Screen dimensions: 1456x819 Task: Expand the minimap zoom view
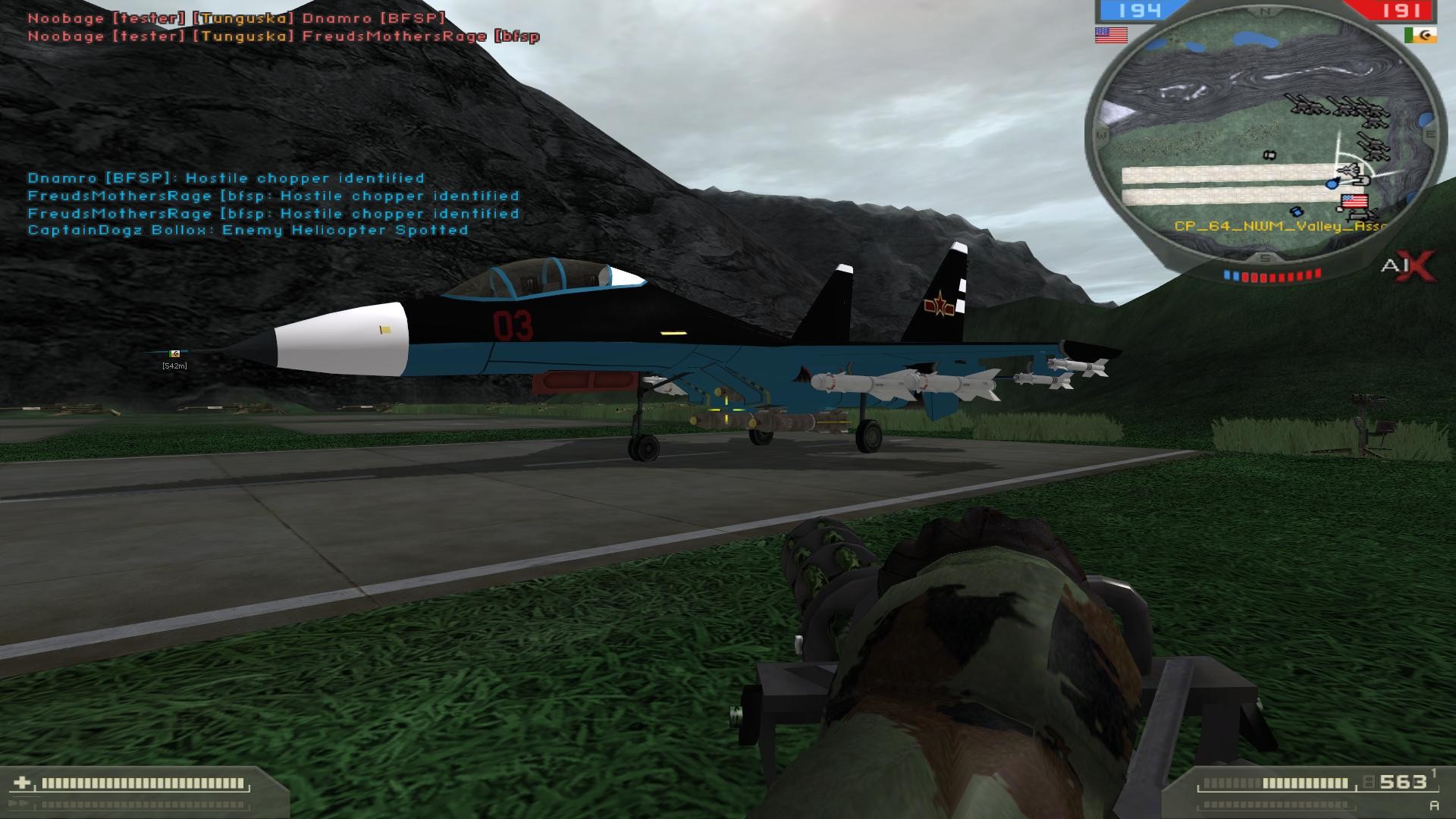tap(1266, 136)
